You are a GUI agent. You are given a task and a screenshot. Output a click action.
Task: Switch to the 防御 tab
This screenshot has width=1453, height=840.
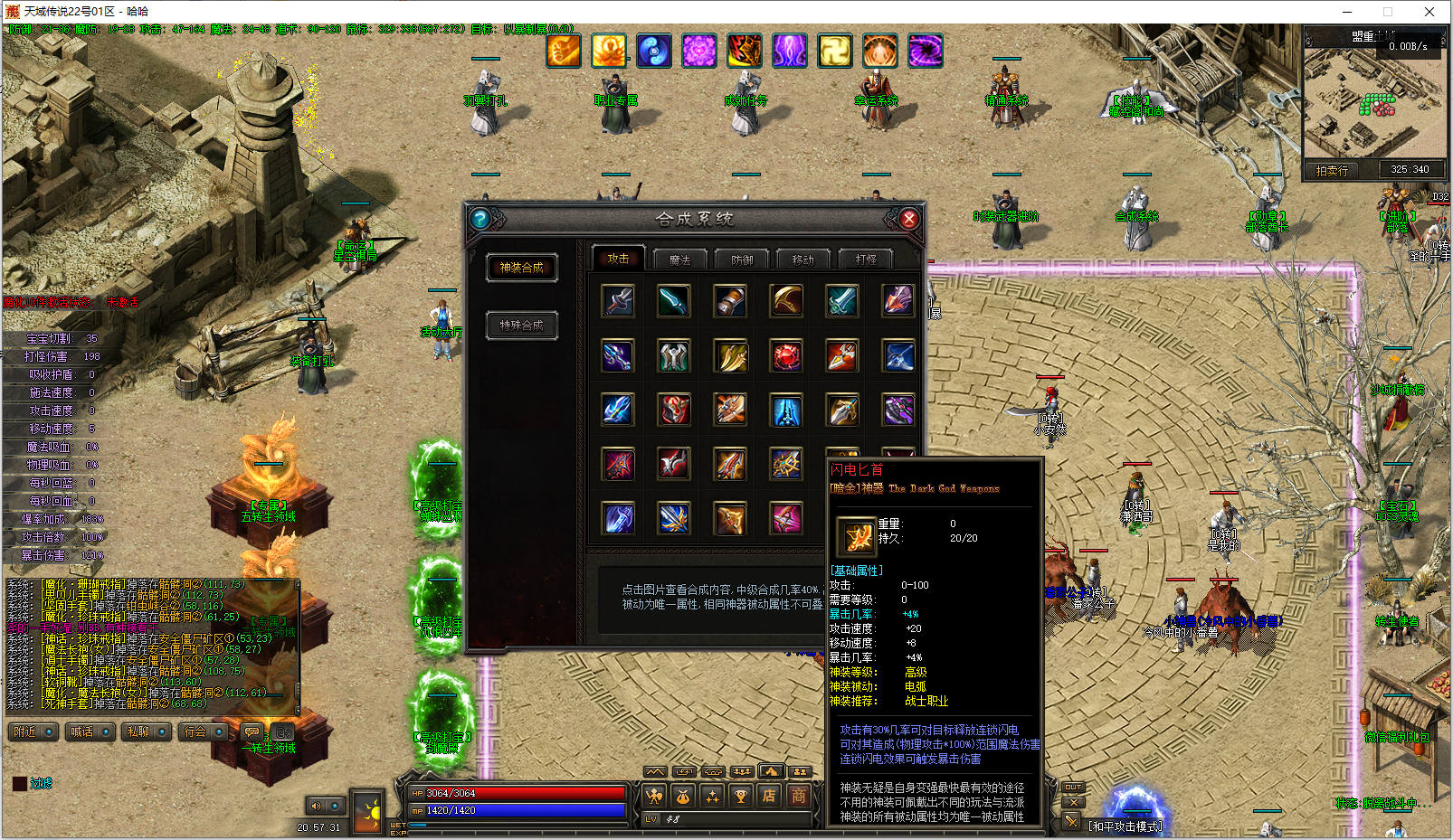[x=742, y=260]
